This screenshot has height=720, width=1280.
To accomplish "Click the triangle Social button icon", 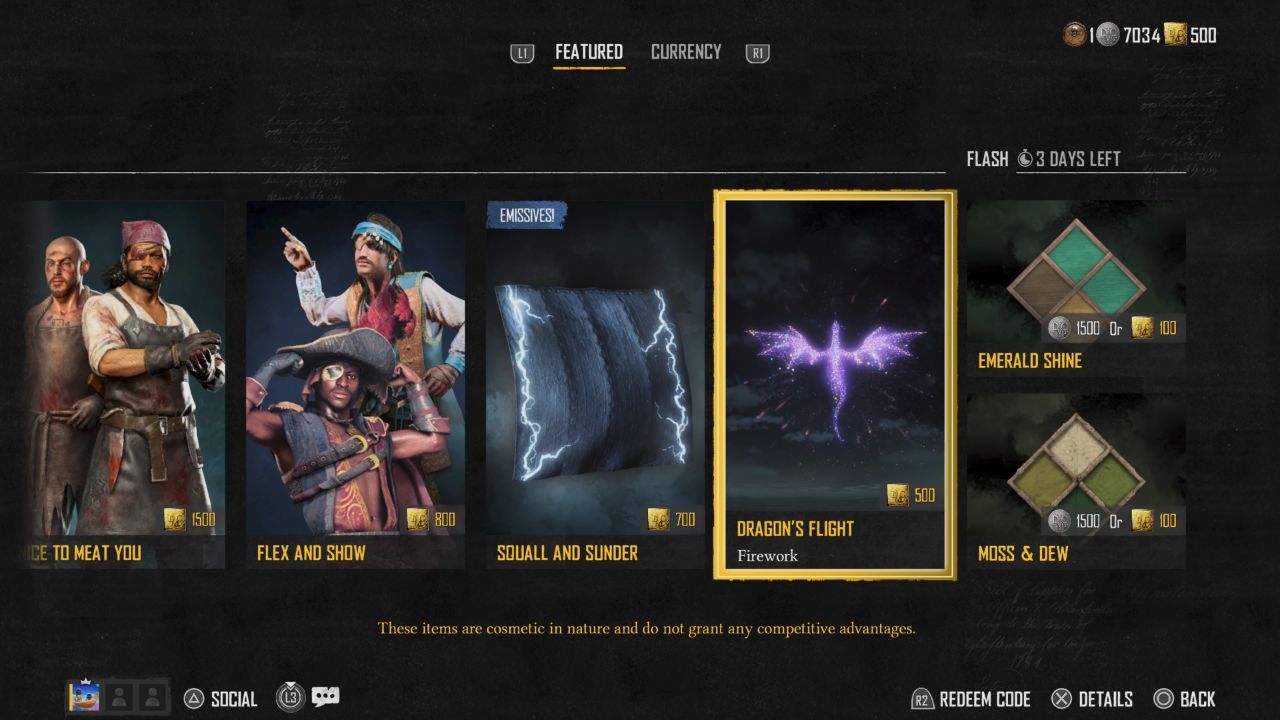I will tap(193, 697).
